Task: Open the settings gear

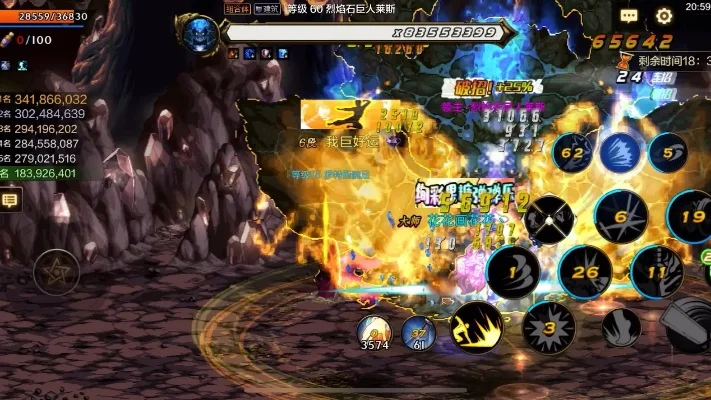Action: [x=664, y=16]
